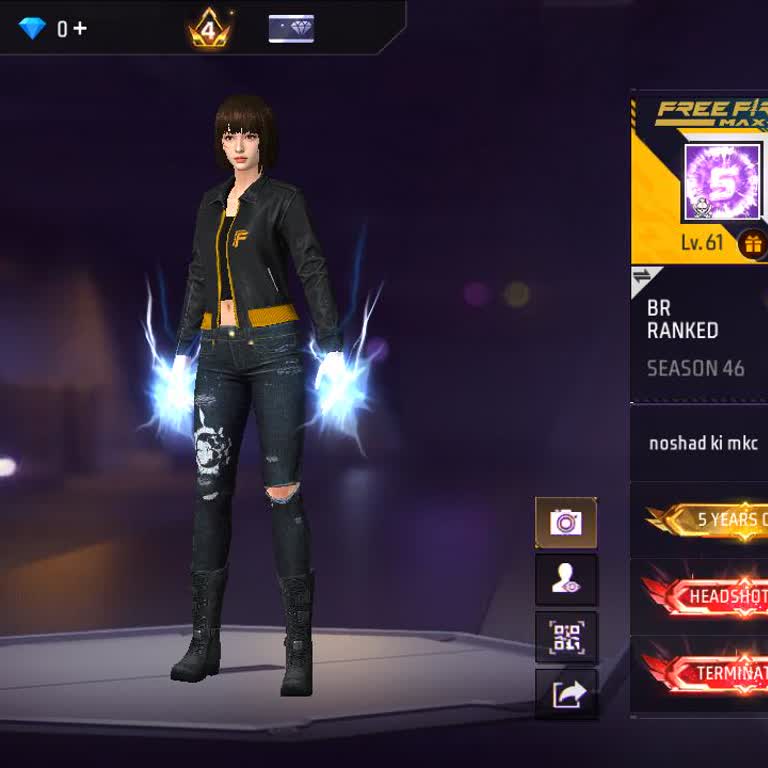768x768 pixels.
Task: Select the signature "noshad ki mkc"
Action: (x=703, y=443)
